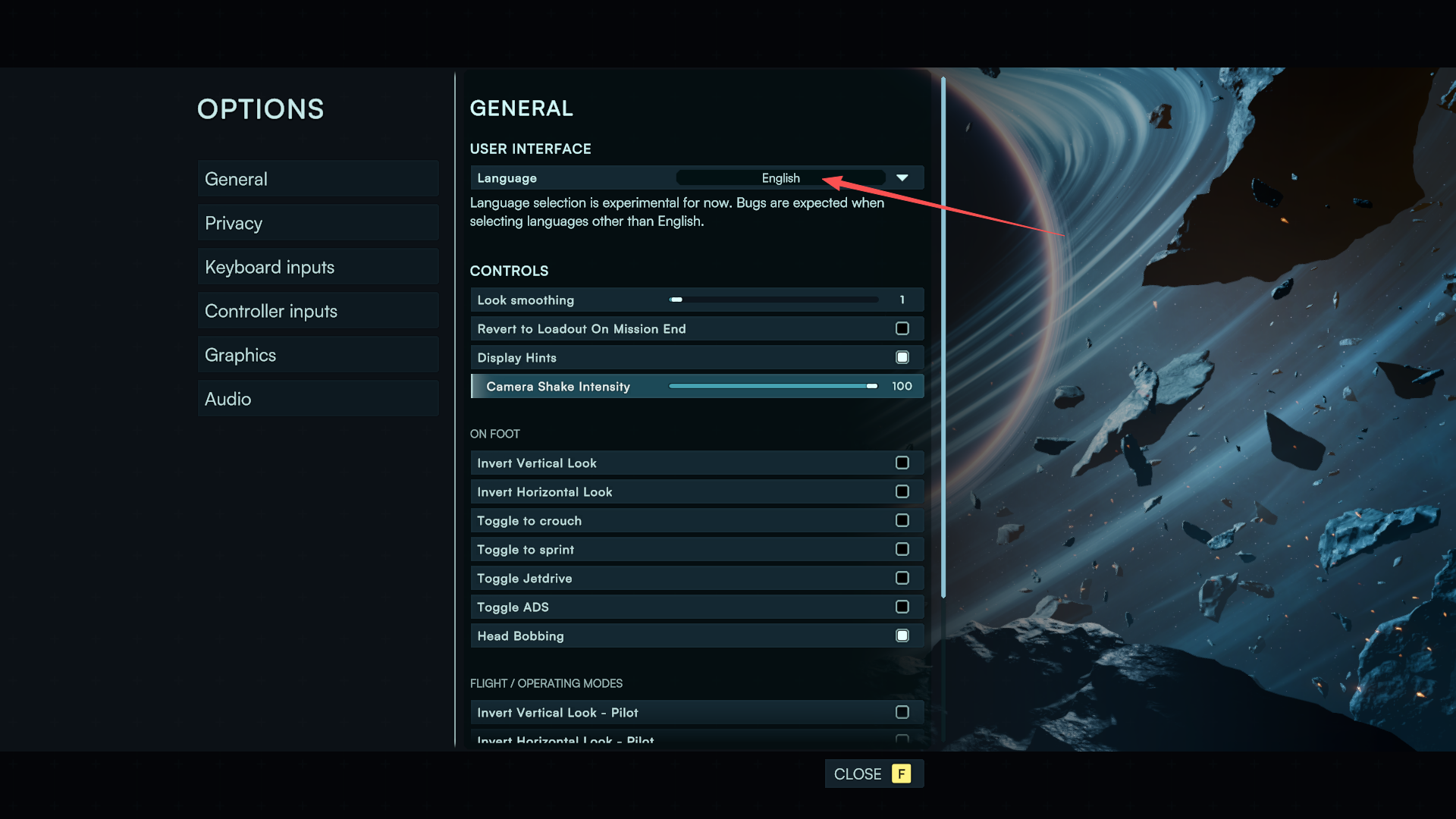Viewport: 1456px width, 819px height.
Task: Disable the Head Bobbing checkbox
Action: tap(902, 635)
